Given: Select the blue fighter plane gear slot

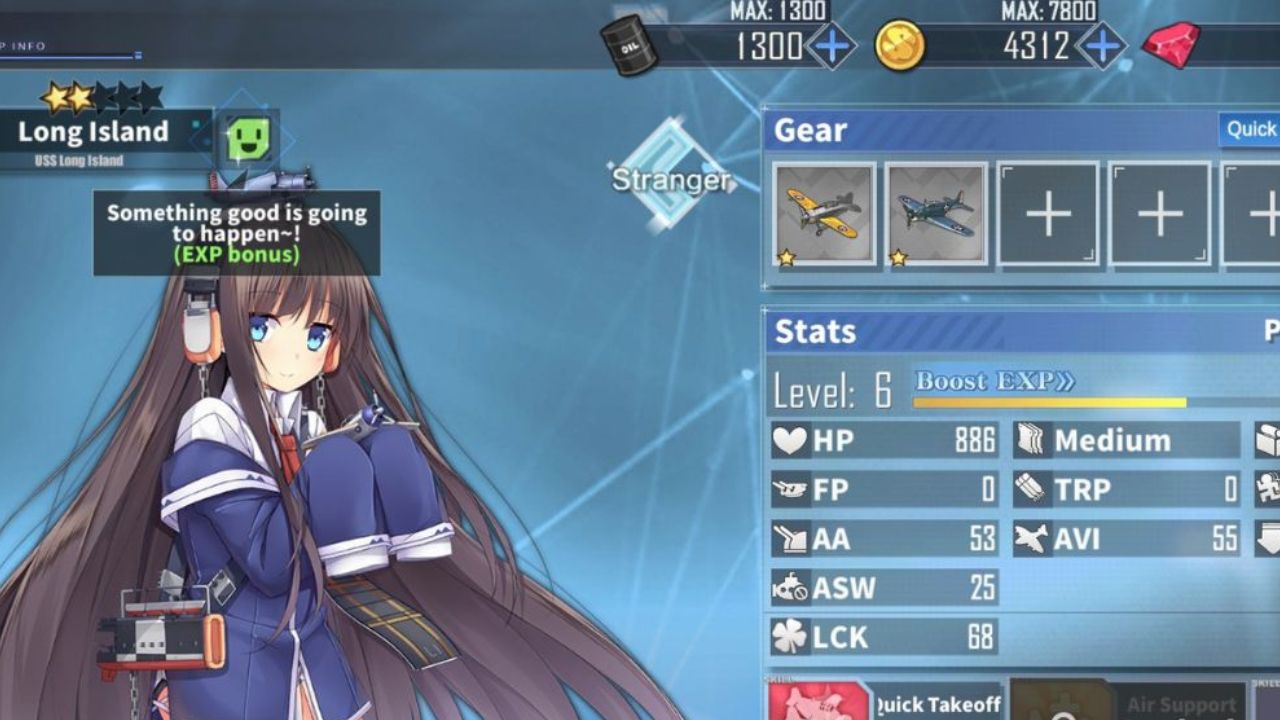Looking at the screenshot, I should (935, 213).
